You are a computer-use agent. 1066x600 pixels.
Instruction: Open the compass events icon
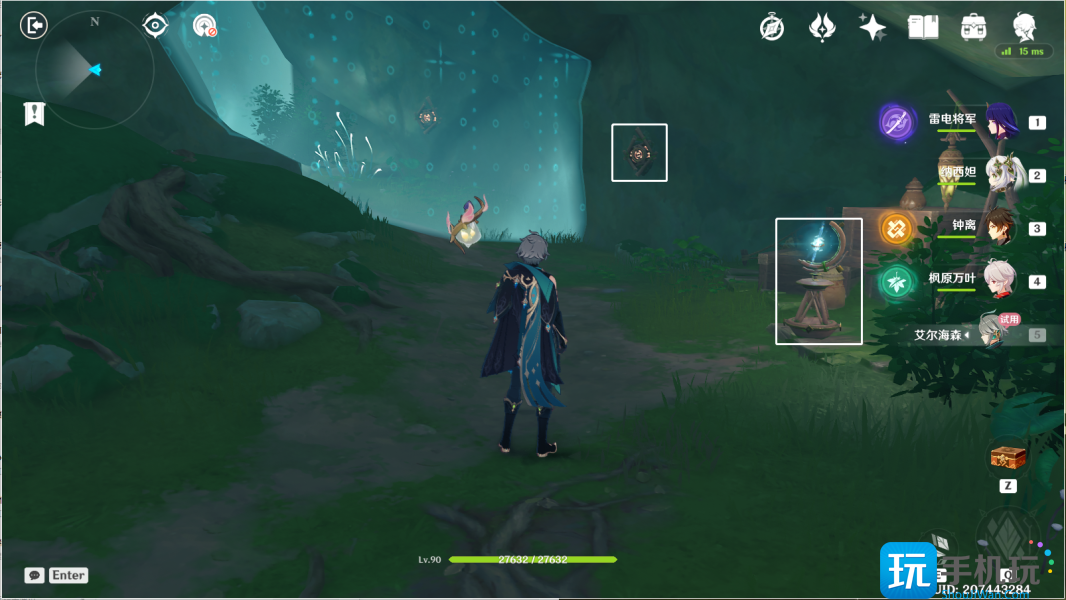coord(772,27)
